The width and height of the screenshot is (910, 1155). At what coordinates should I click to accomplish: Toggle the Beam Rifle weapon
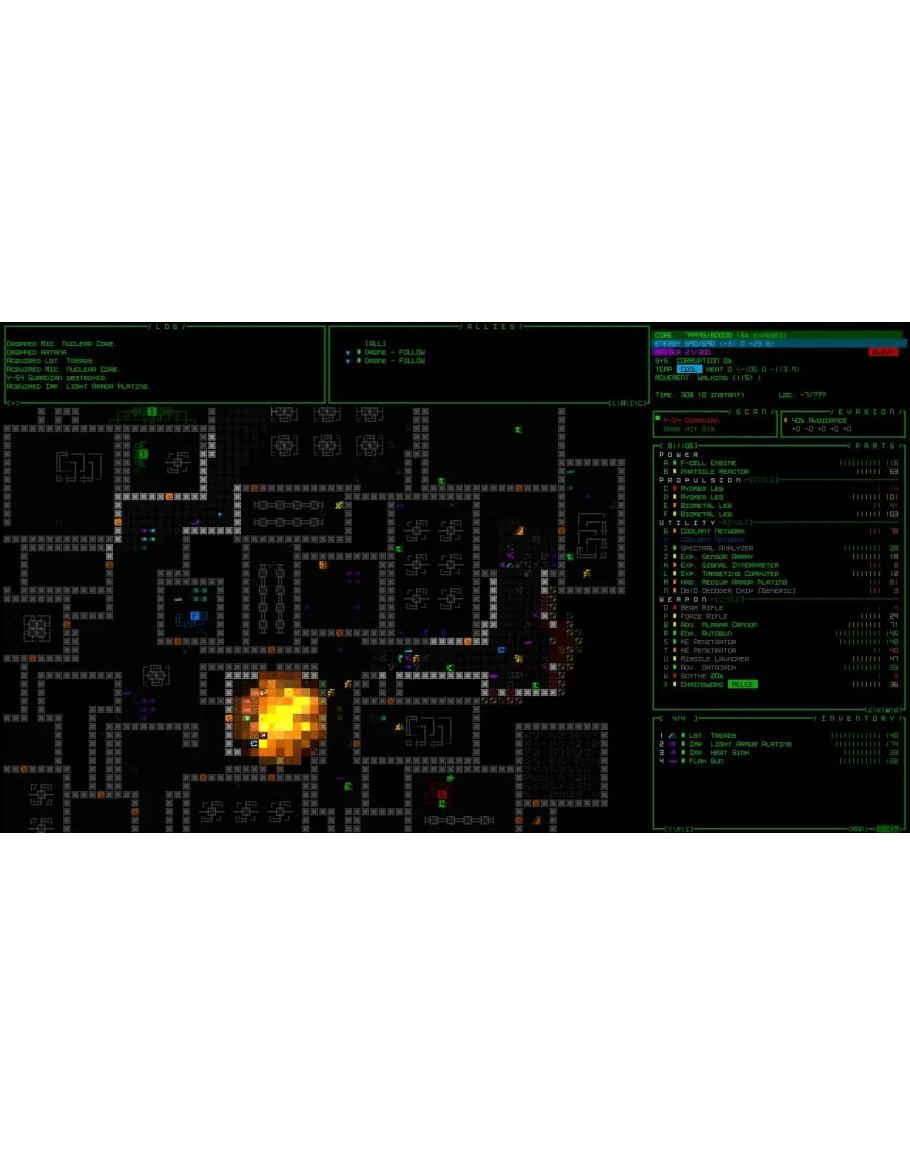point(702,608)
